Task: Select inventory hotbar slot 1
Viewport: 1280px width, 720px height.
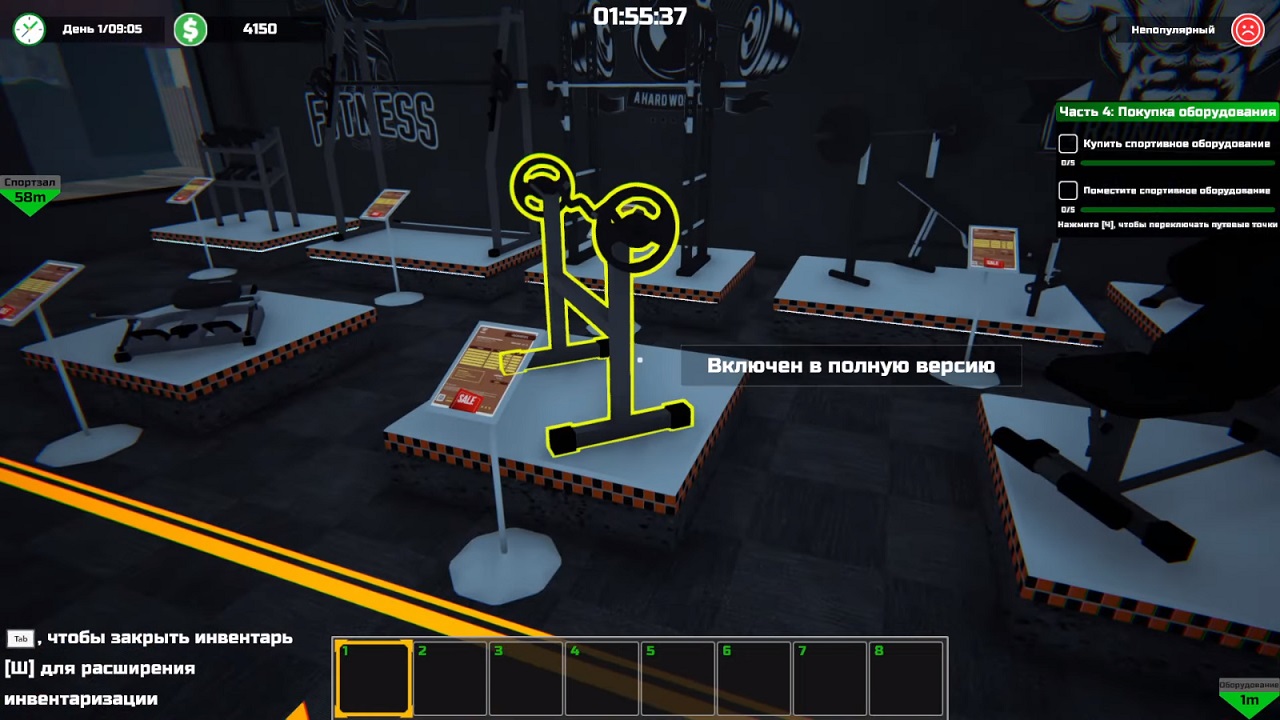Action: coord(374,678)
